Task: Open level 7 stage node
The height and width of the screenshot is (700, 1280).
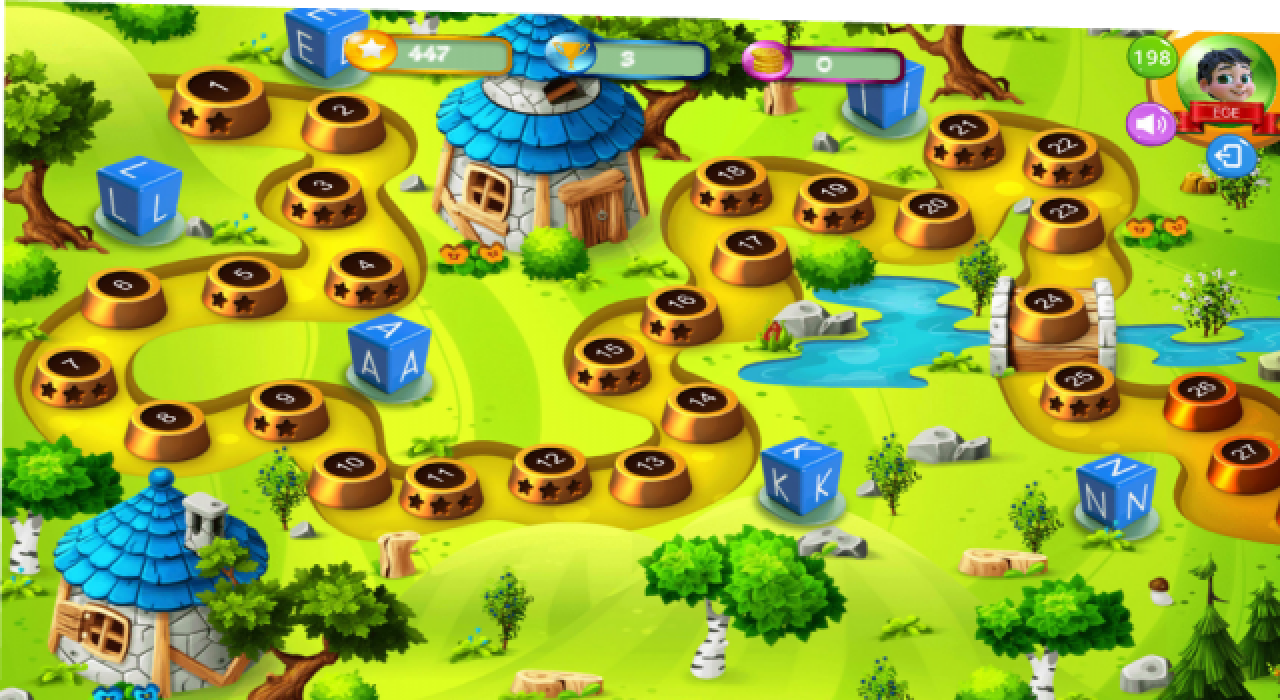Action: point(74,372)
